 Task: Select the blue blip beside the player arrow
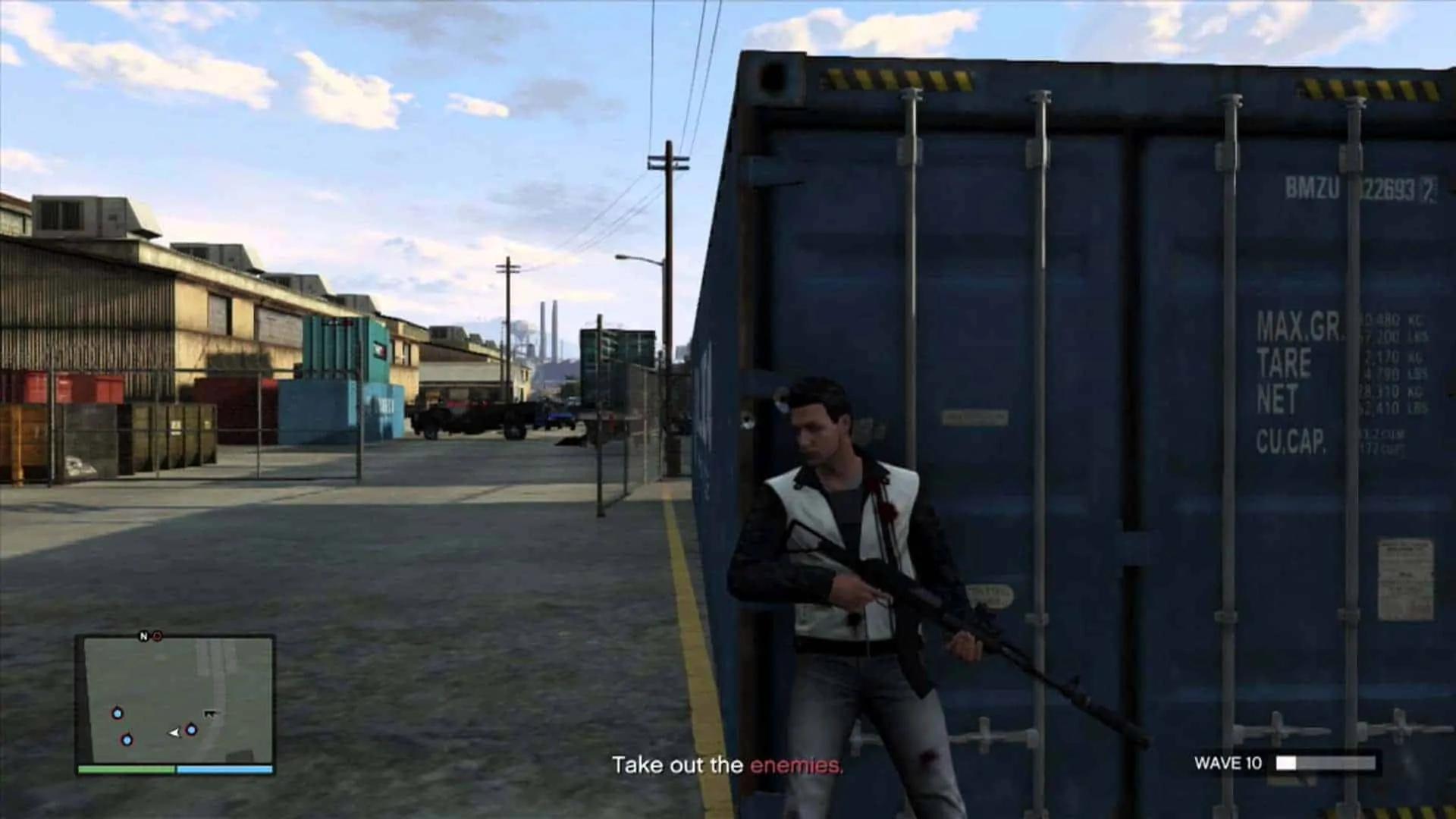(191, 730)
